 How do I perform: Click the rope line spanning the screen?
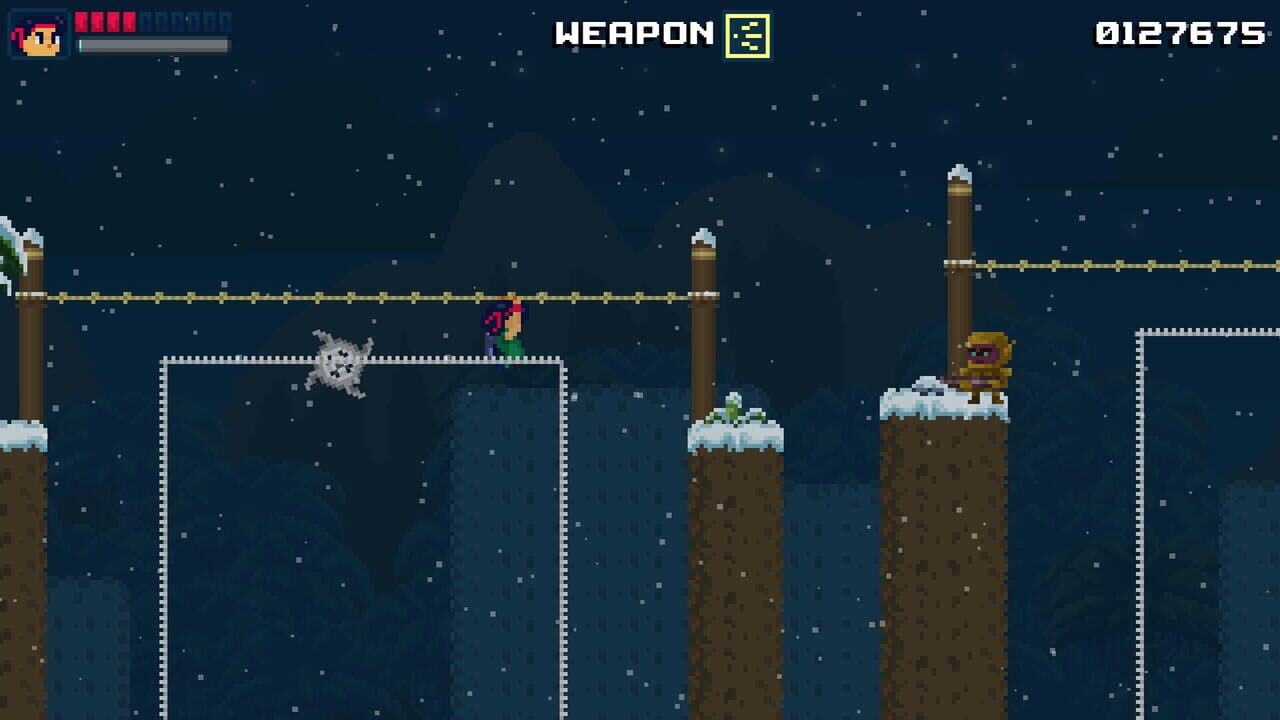pyautogui.click(x=300, y=296)
